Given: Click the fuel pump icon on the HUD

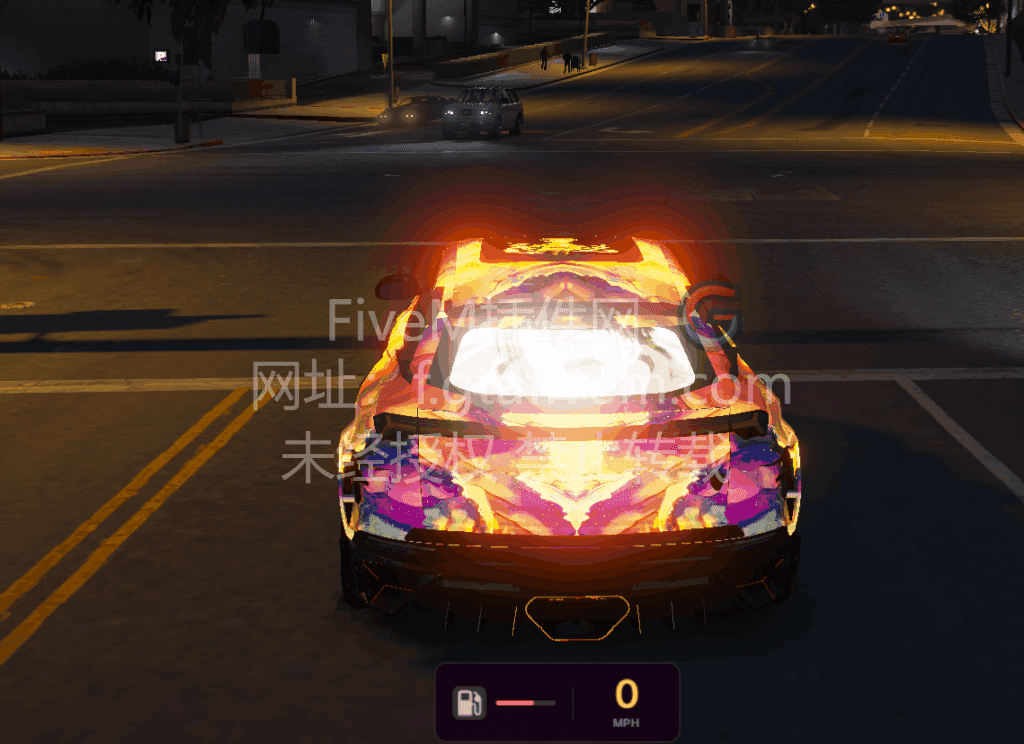Looking at the screenshot, I should pyautogui.click(x=469, y=702).
